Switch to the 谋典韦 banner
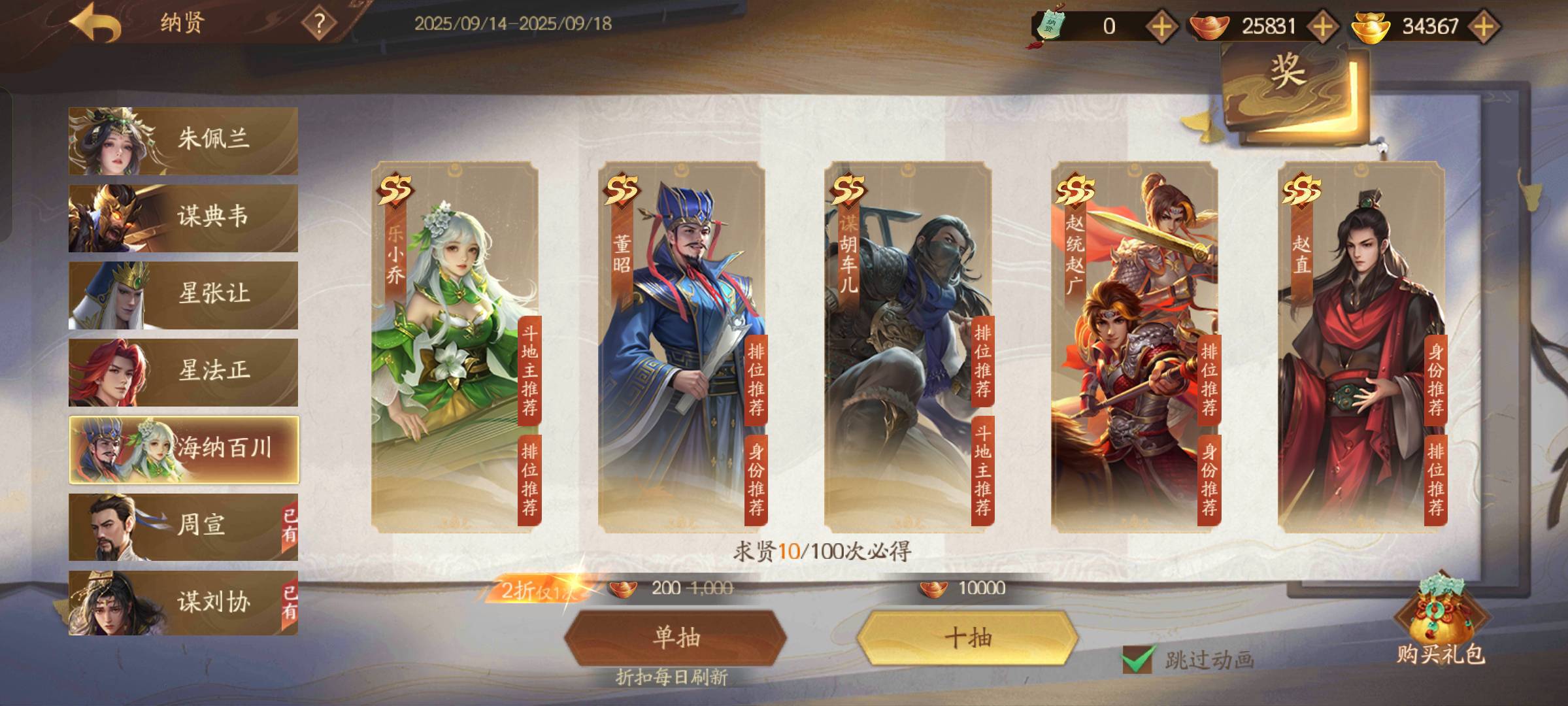 point(183,218)
